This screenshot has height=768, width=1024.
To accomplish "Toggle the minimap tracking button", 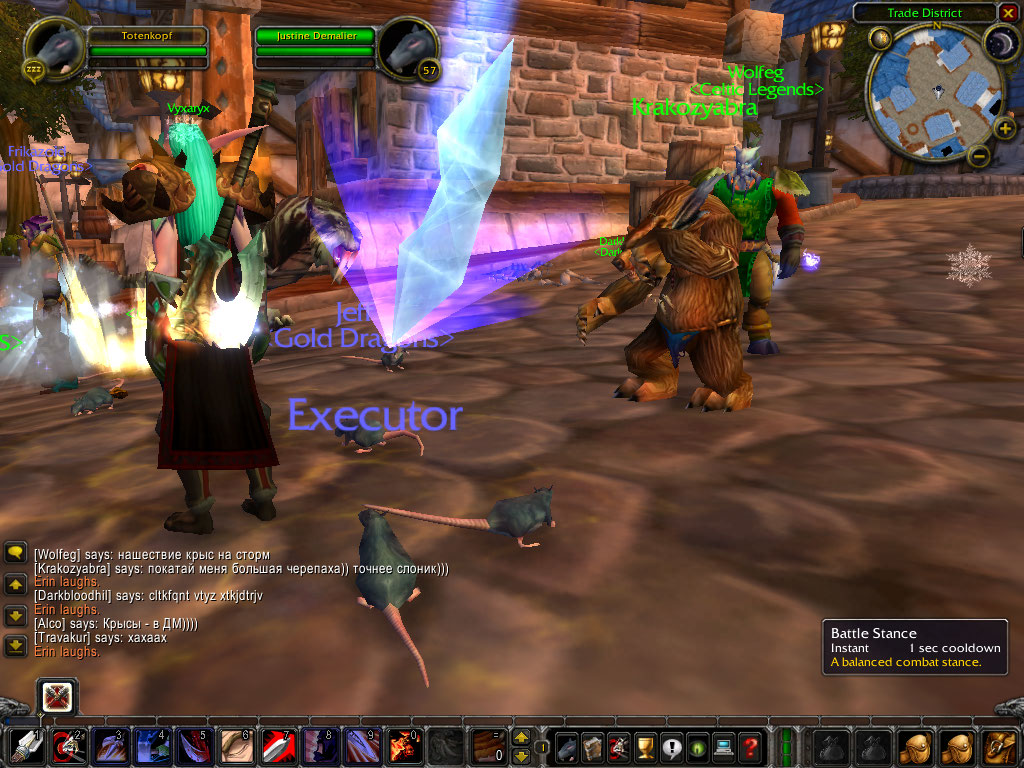I will 881,39.
